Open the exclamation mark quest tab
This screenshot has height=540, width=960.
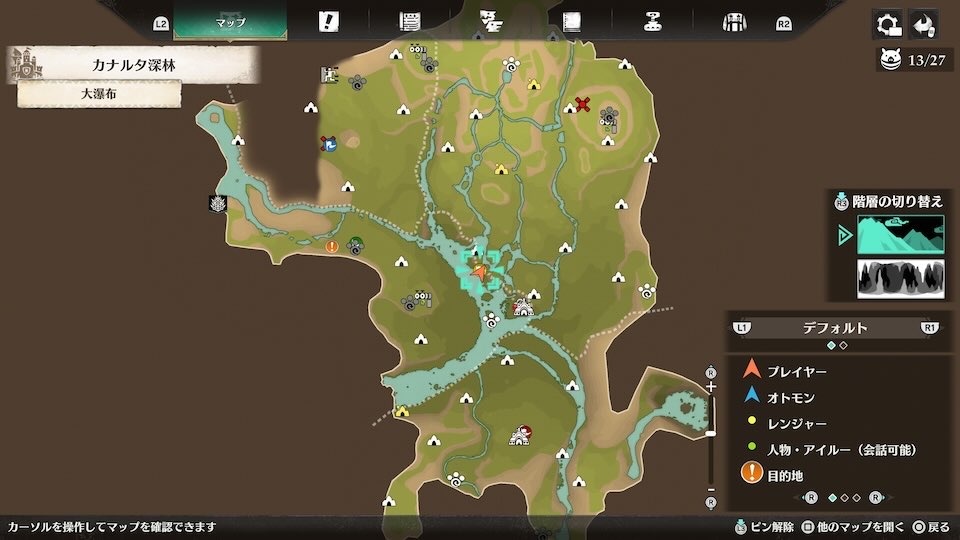(328, 22)
